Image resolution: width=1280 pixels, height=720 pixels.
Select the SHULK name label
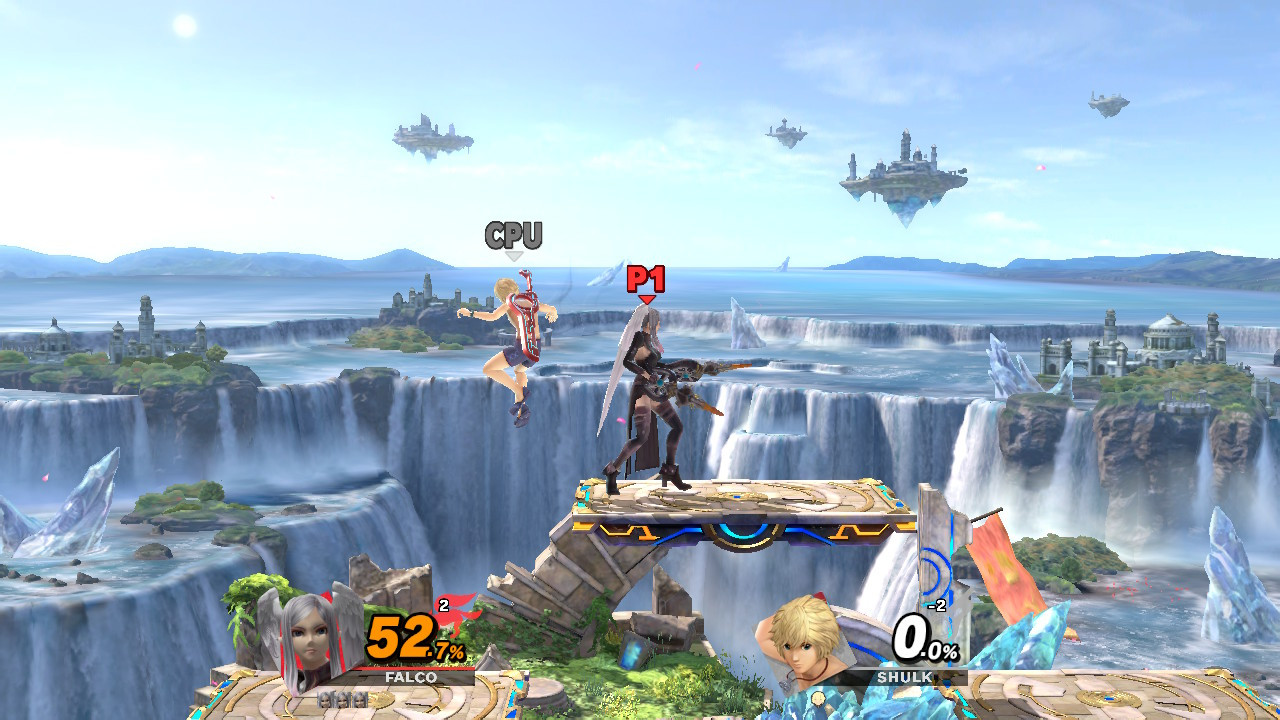tap(905, 677)
